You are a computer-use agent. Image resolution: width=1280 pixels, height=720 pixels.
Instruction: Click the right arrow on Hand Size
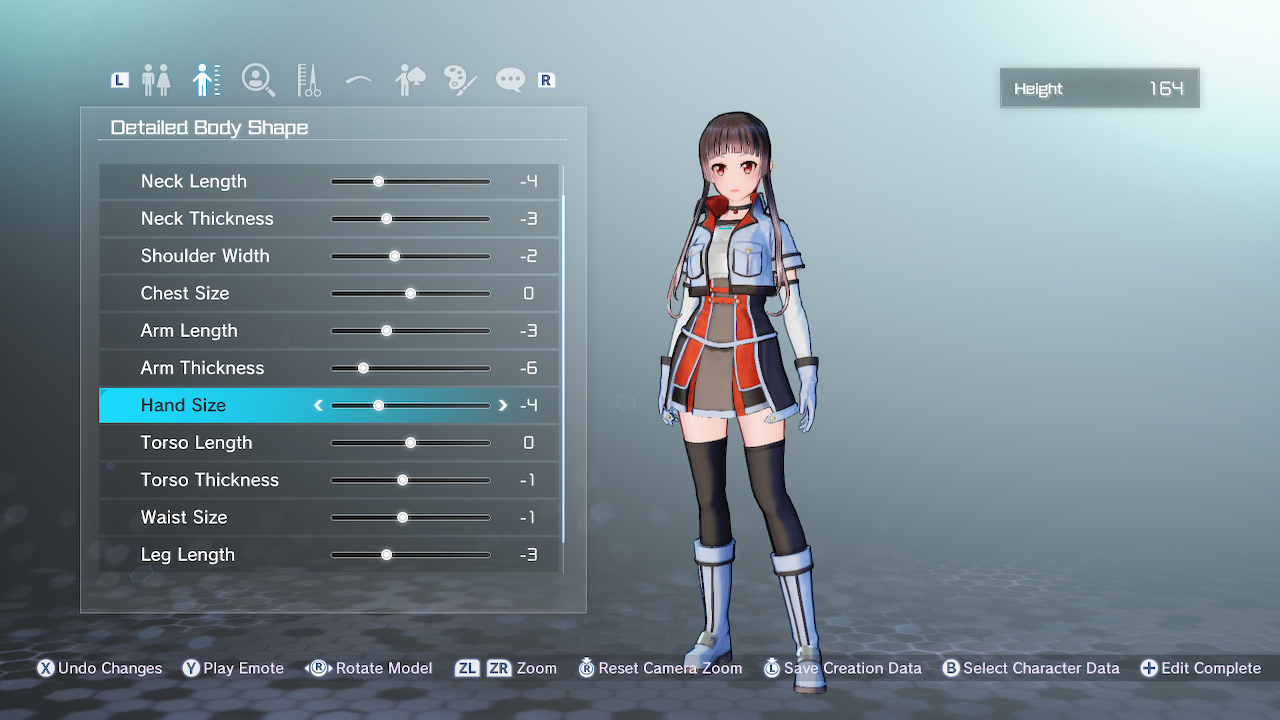point(503,405)
